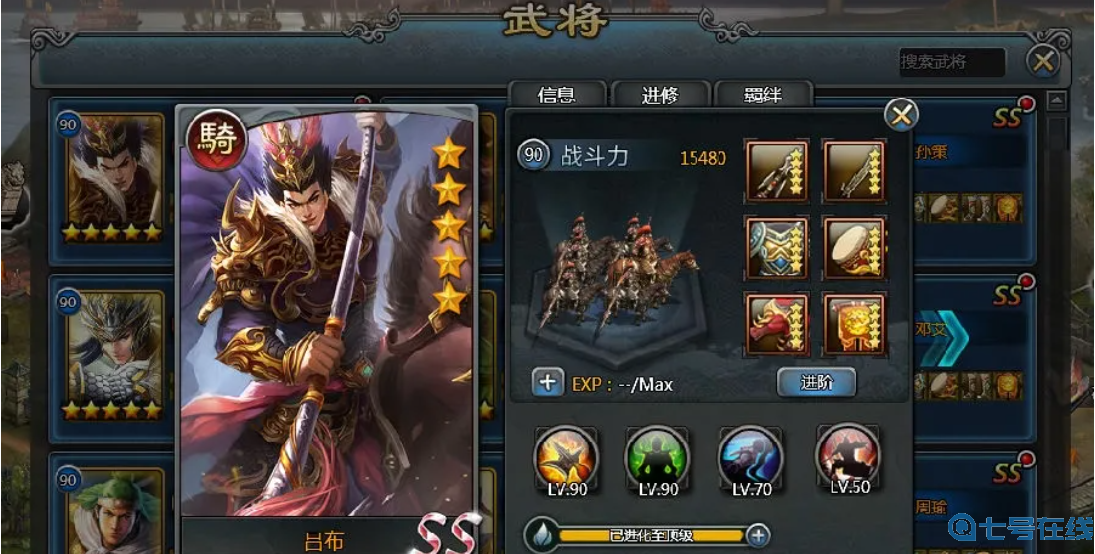Screen dimensions: 1095x554
Task: Select the chest armor equipment slot
Action: point(777,247)
